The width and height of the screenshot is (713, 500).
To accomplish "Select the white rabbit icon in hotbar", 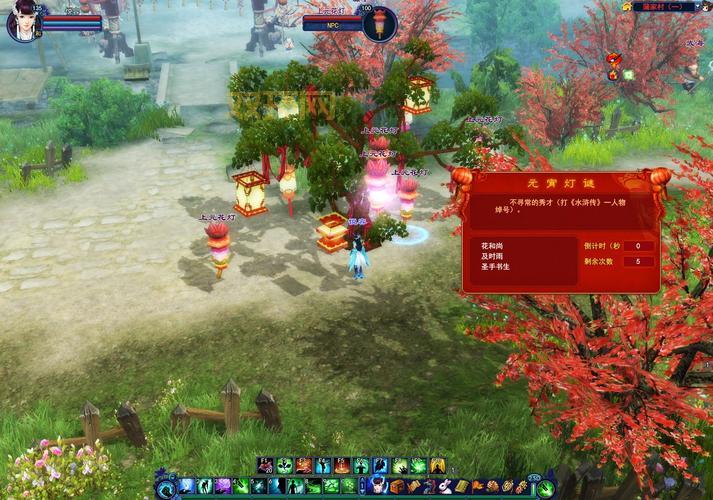I will tap(444, 486).
